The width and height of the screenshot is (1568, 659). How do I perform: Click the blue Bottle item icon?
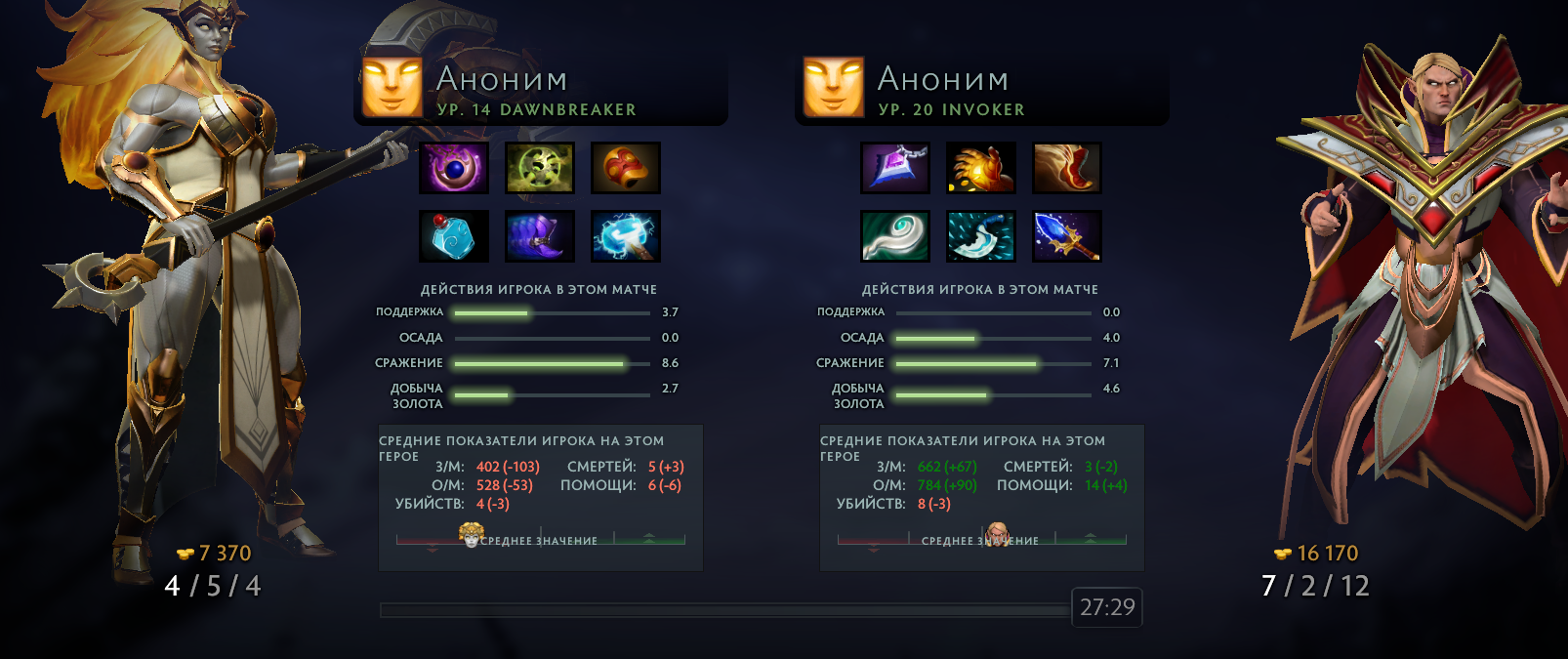tap(454, 236)
